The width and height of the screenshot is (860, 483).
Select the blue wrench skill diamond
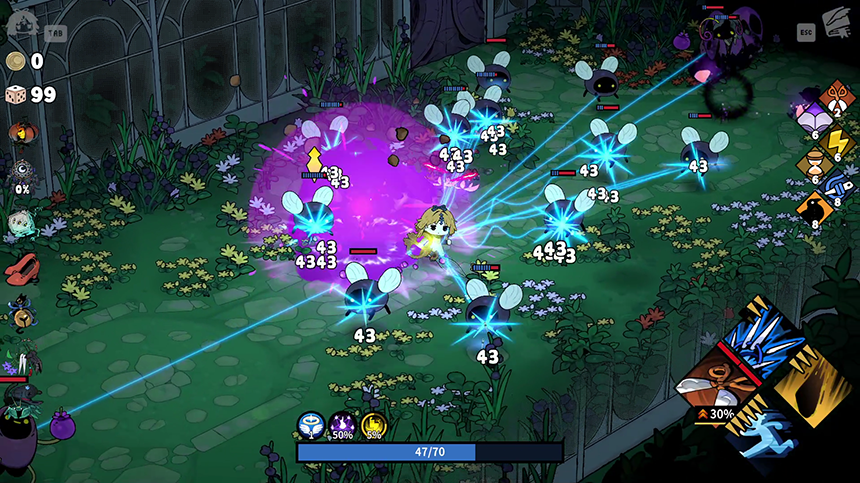(837, 186)
